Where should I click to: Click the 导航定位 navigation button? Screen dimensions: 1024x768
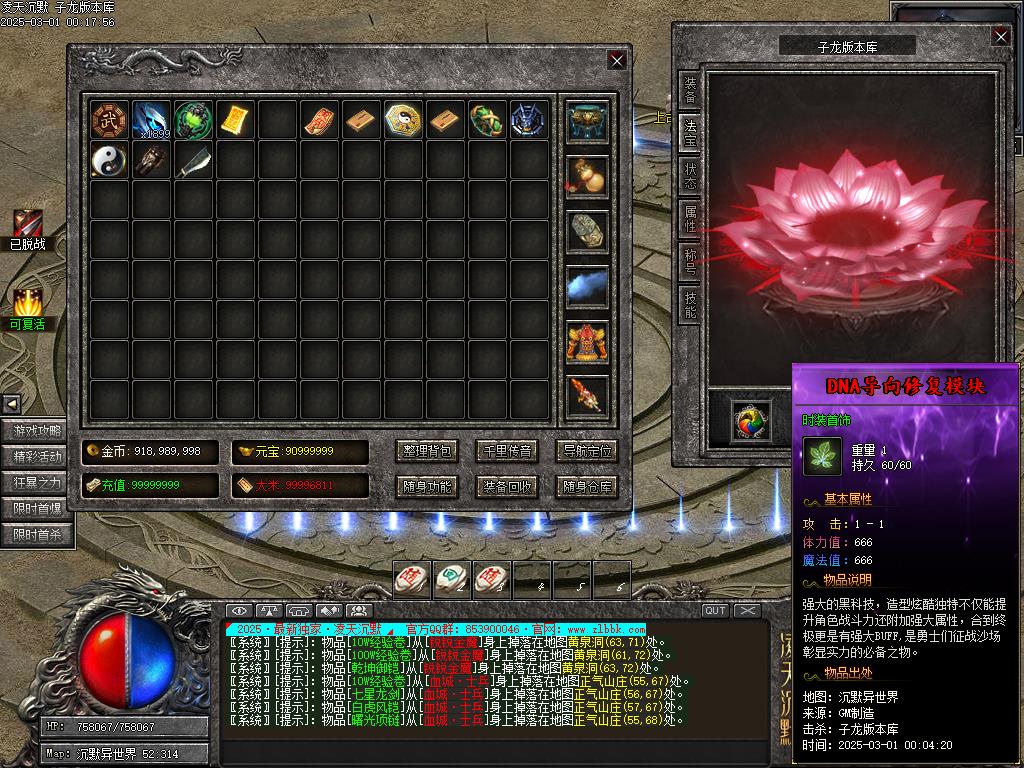[586, 451]
